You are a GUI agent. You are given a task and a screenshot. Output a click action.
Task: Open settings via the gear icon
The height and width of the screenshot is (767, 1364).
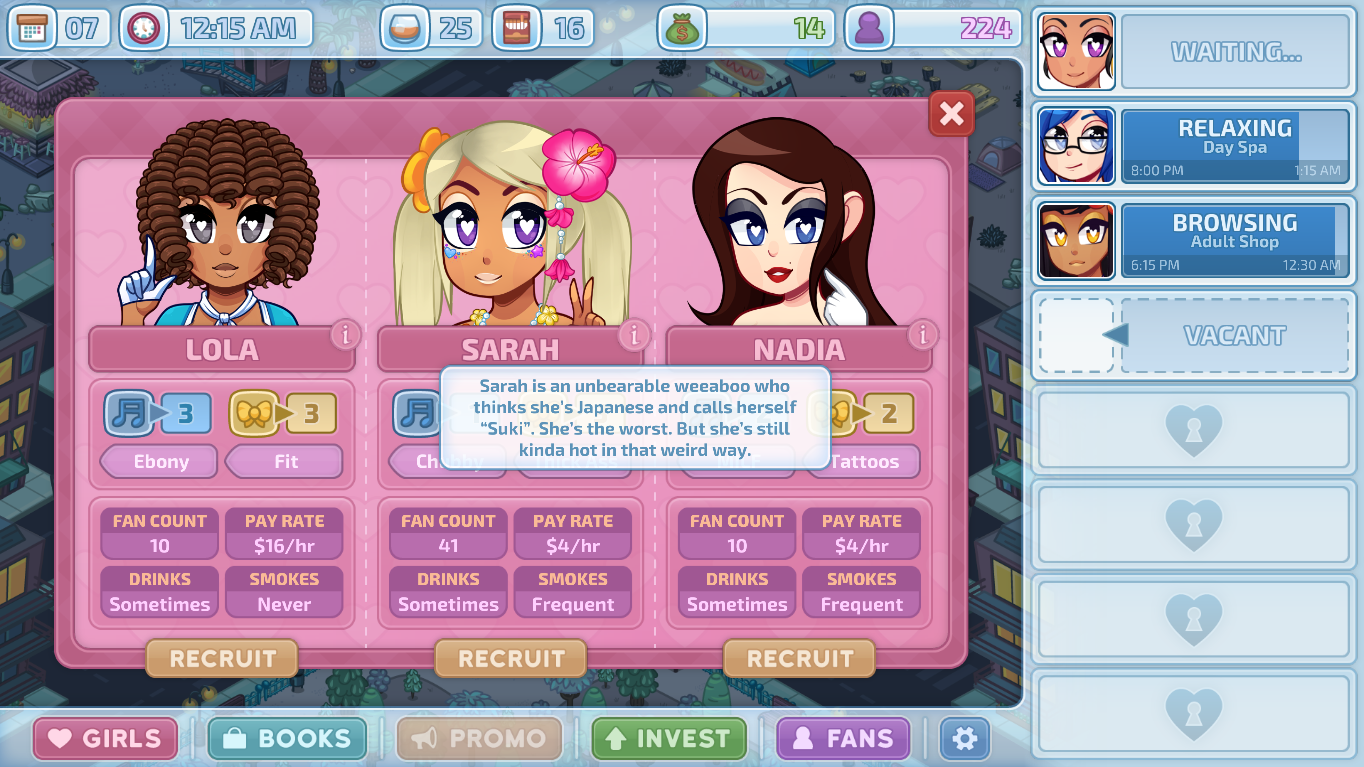[964, 739]
